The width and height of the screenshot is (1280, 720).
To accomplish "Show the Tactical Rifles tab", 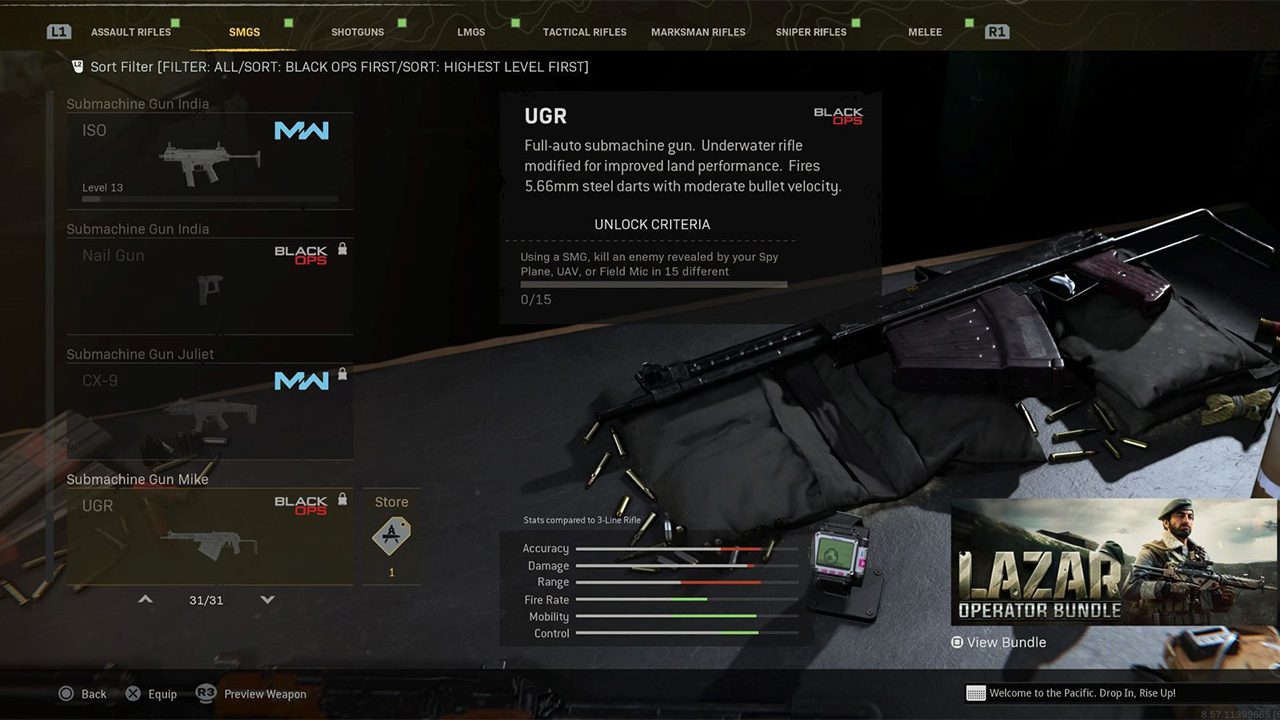I will [x=584, y=32].
